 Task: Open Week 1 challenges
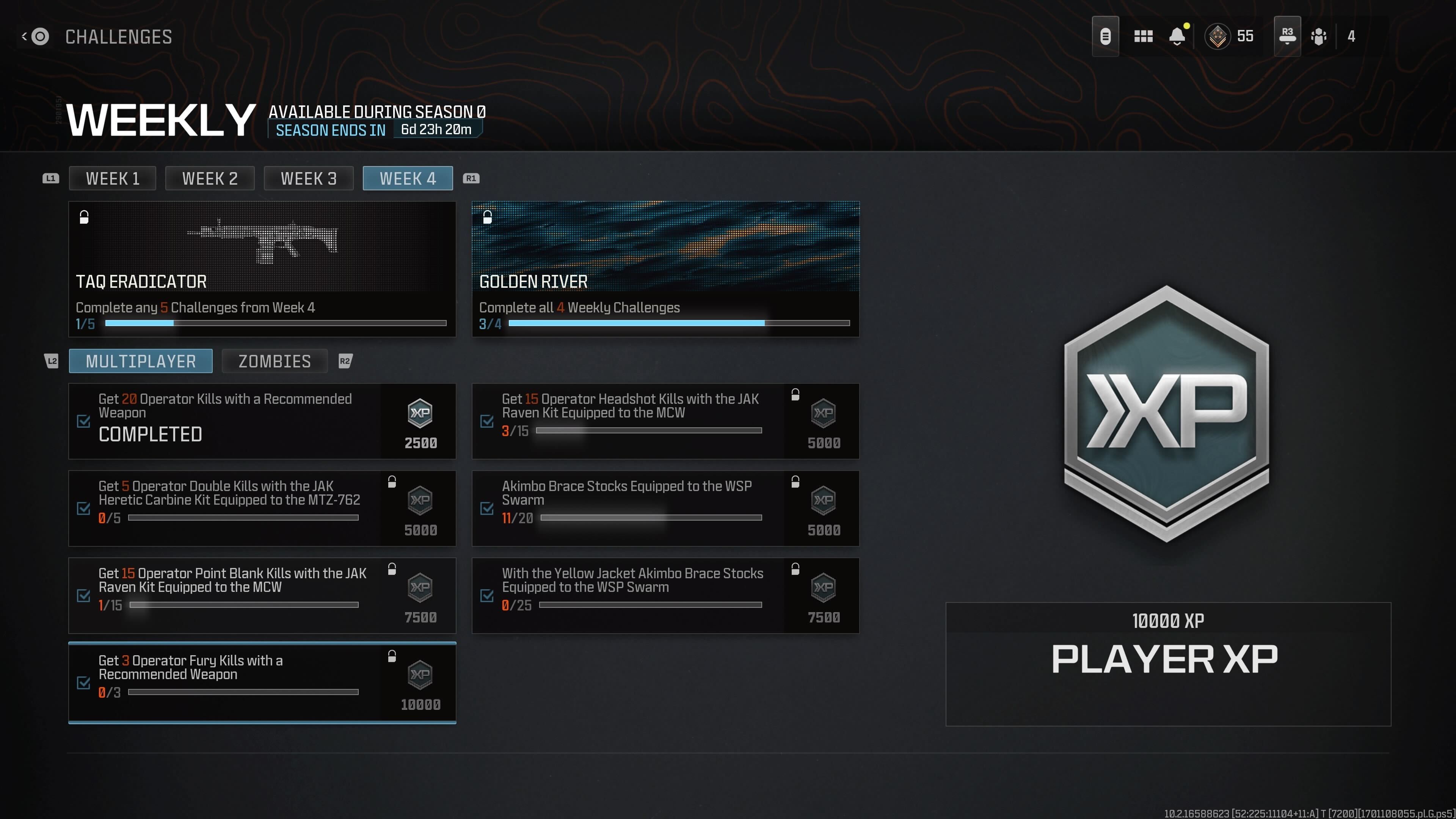[112, 178]
